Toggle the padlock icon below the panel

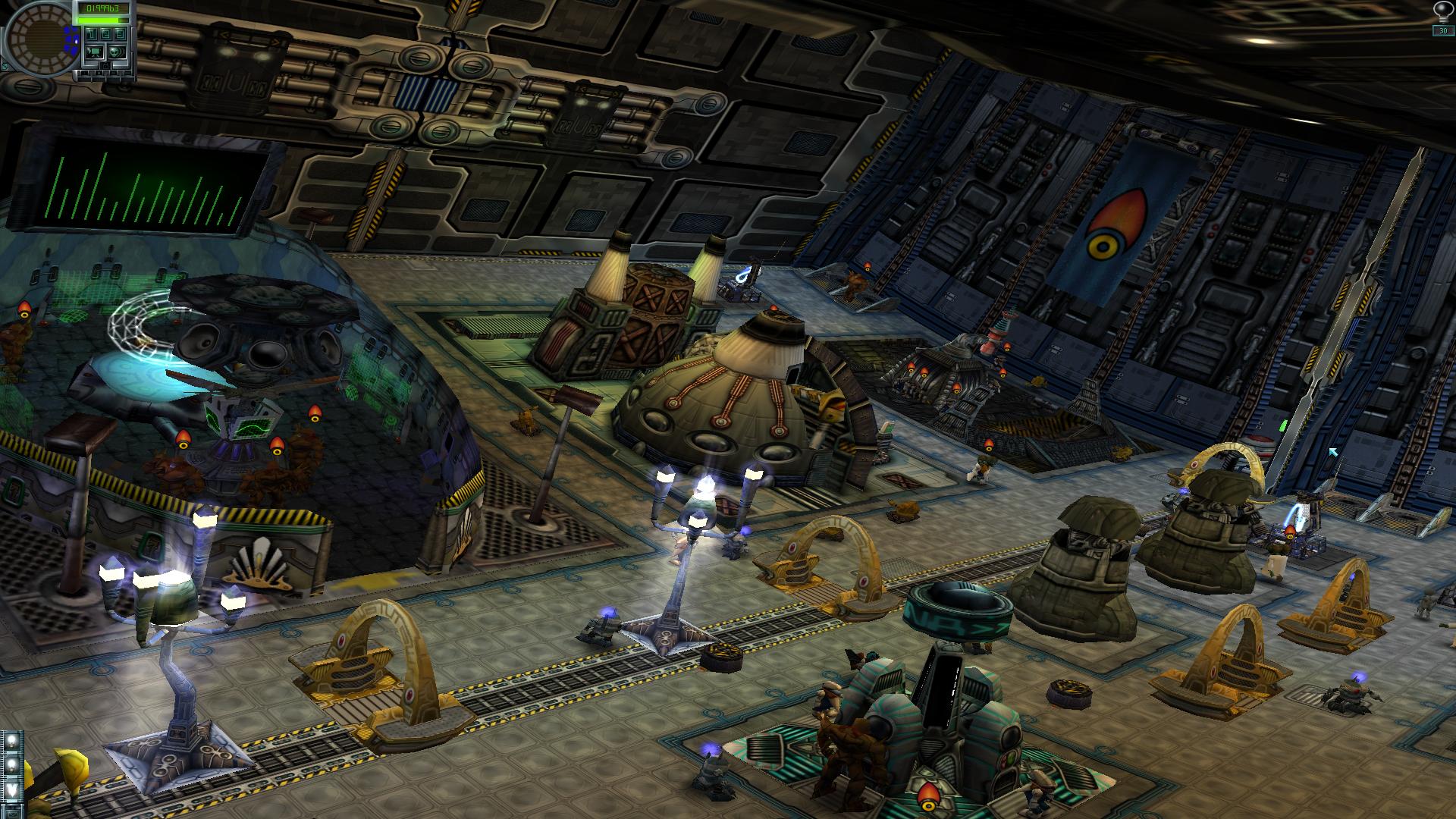click(105, 66)
